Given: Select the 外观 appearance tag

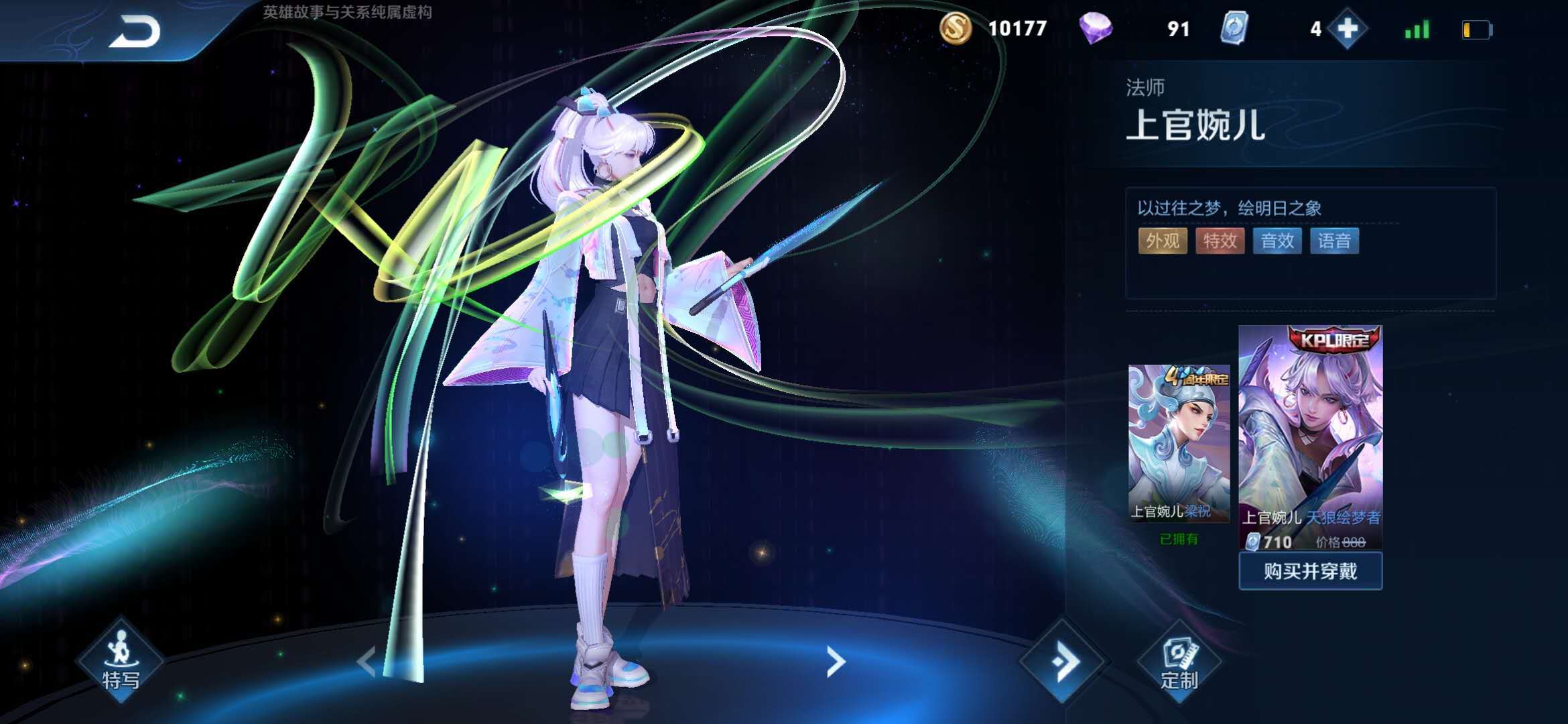Looking at the screenshot, I should [x=1163, y=241].
